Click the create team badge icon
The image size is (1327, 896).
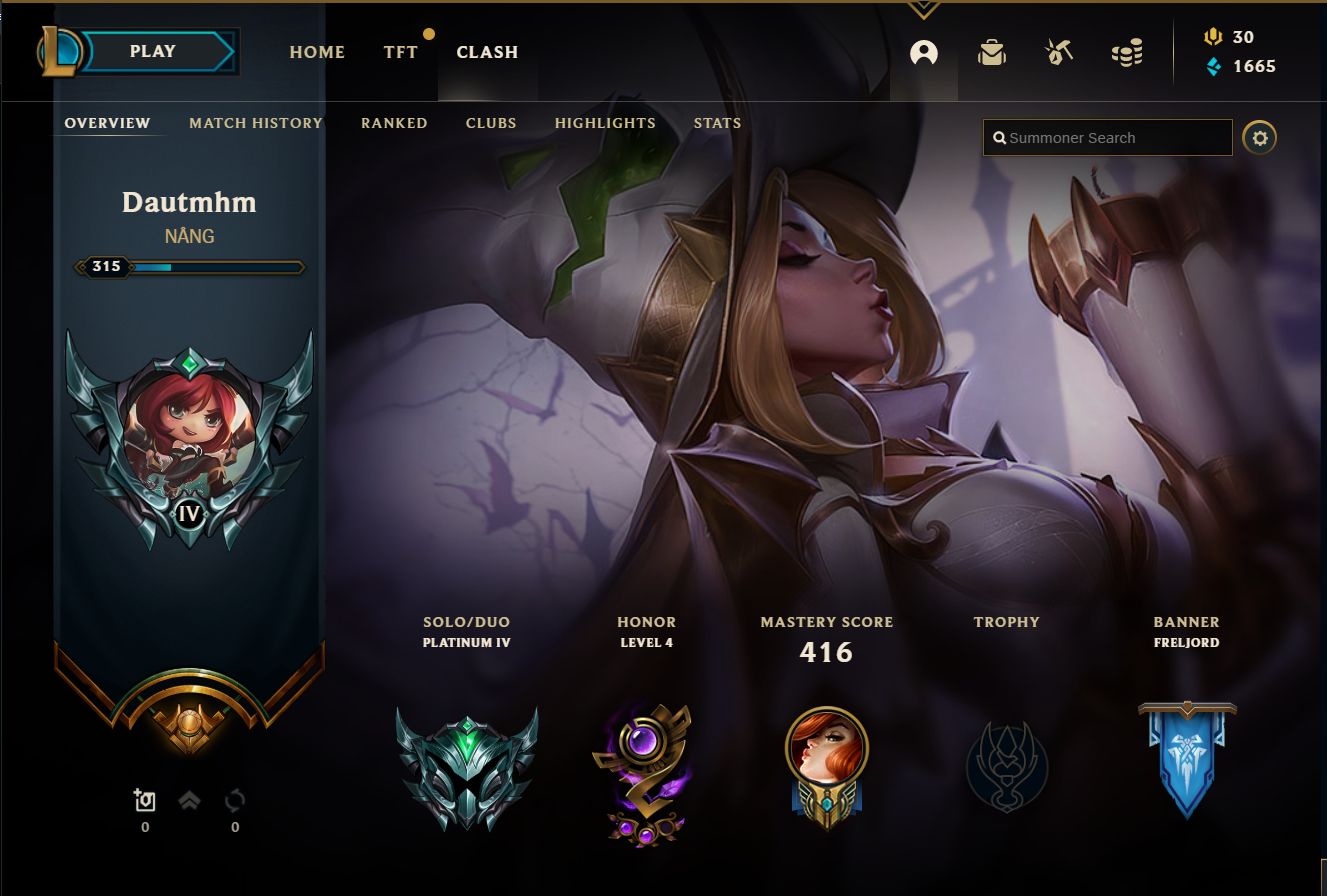pos(145,800)
